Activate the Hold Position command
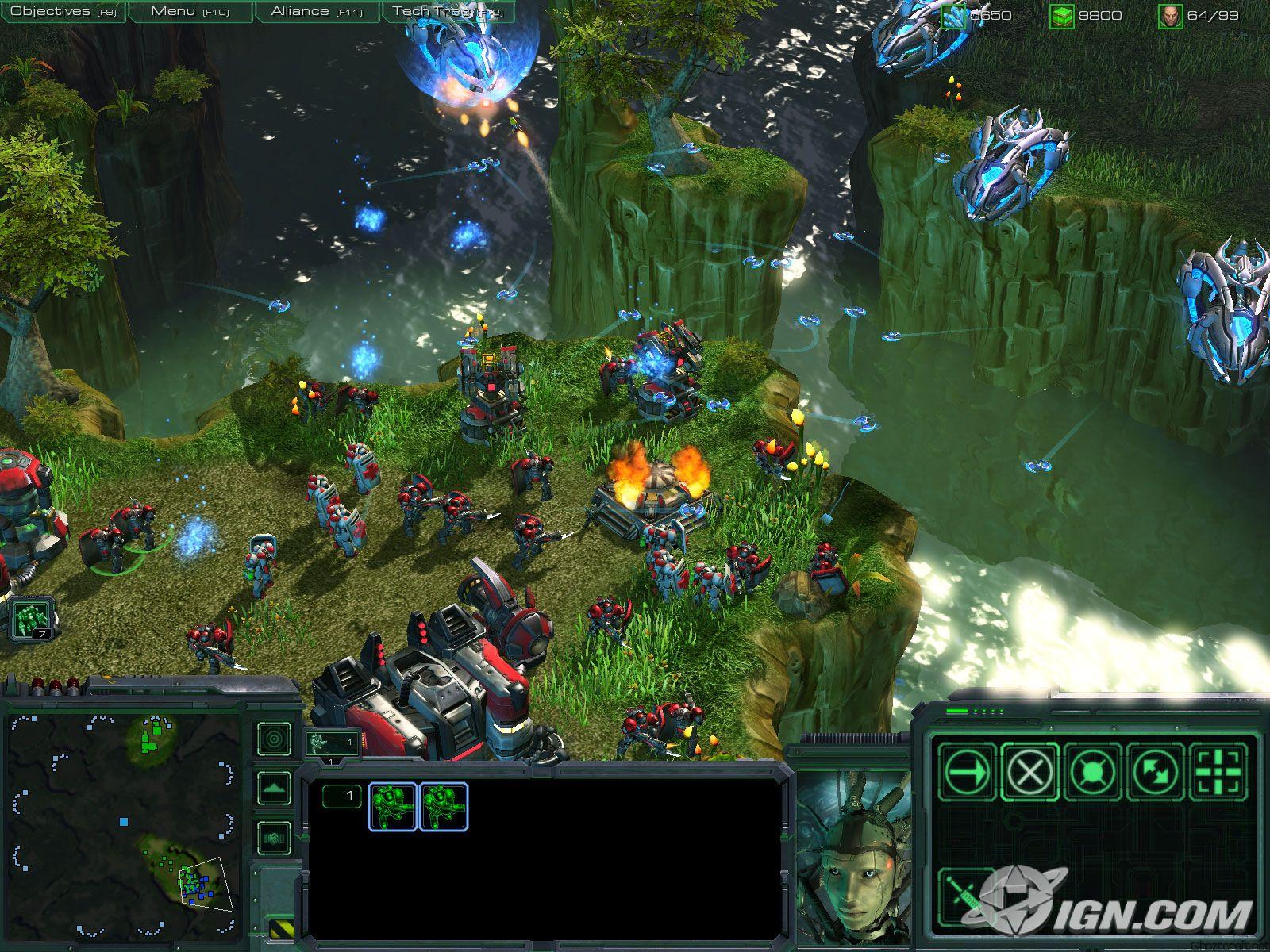Viewport: 1270px width, 952px height. click(1092, 770)
